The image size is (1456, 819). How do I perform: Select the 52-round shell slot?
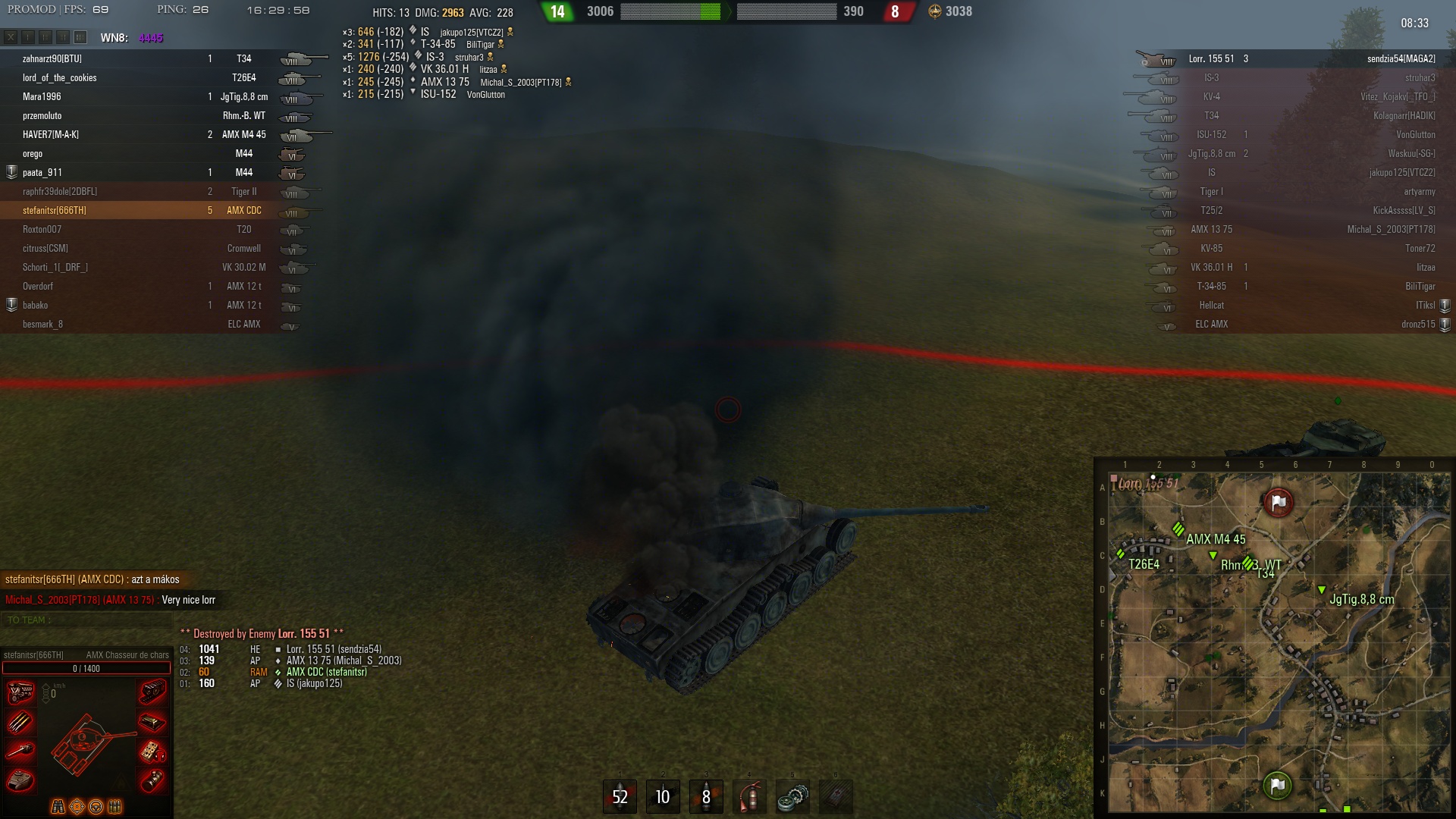click(x=620, y=796)
